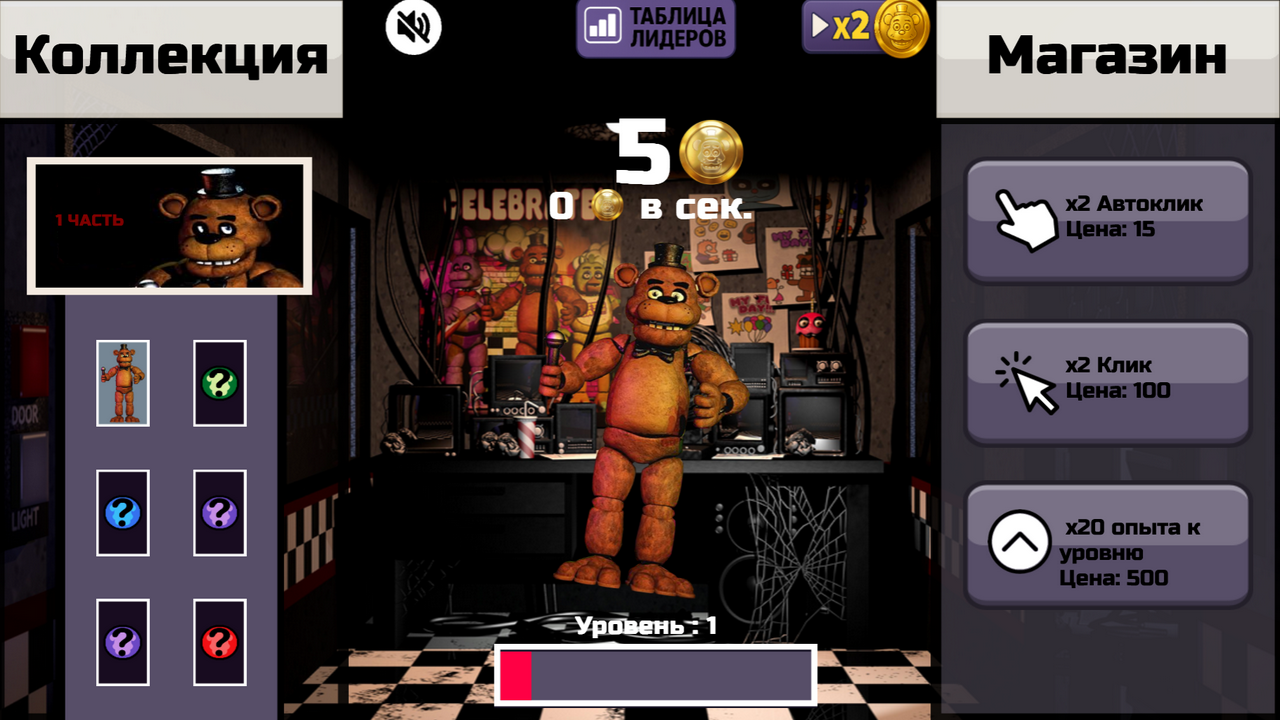Click the blue question mark card
The image size is (1280, 720).
(122, 513)
